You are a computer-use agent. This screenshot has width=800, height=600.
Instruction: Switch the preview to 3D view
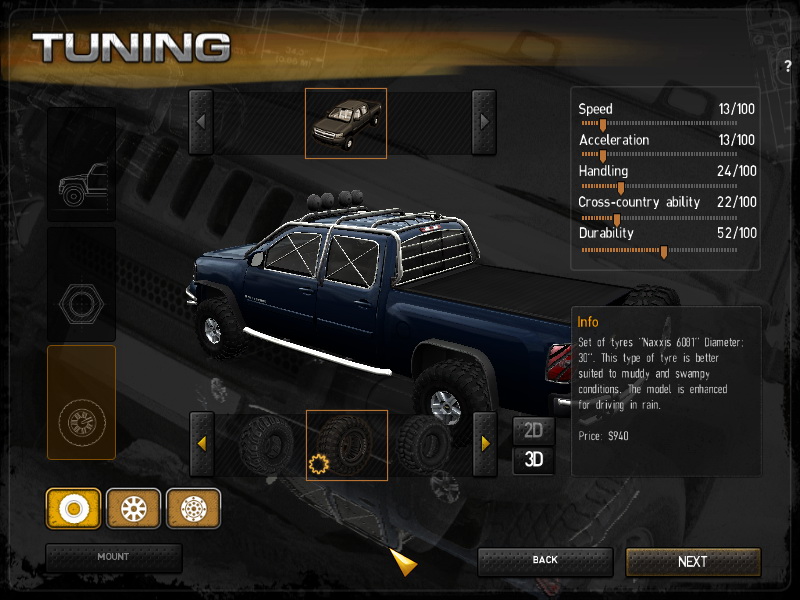534,460
